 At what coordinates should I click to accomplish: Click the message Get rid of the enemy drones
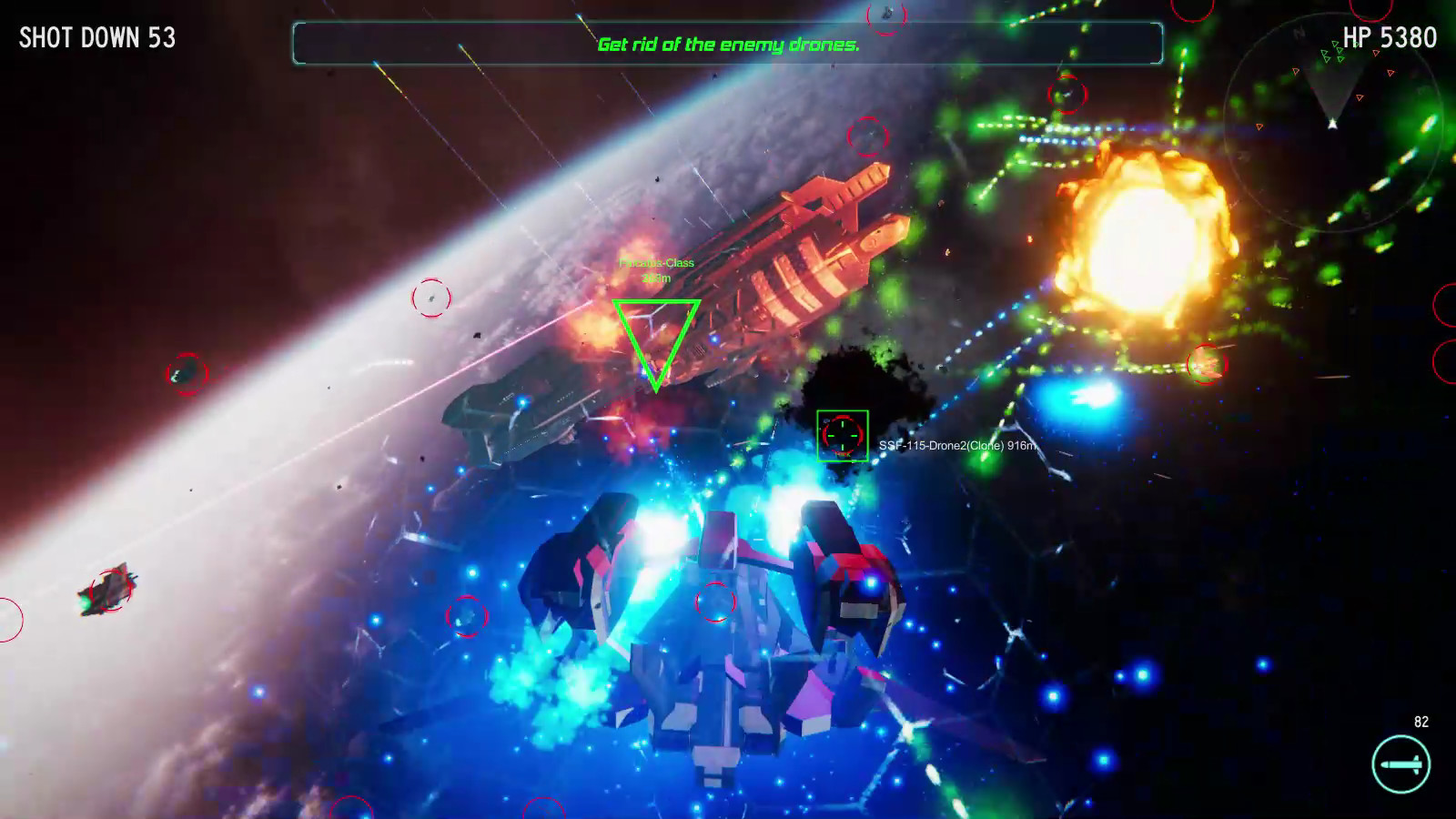pyautogui.click(x=728, y=43)
